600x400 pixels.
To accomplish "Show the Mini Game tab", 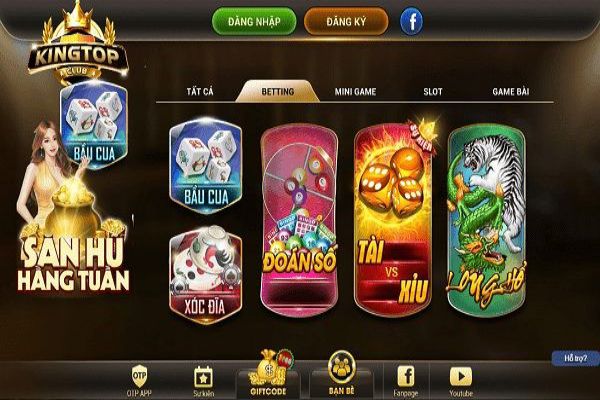I will (355, 91).
